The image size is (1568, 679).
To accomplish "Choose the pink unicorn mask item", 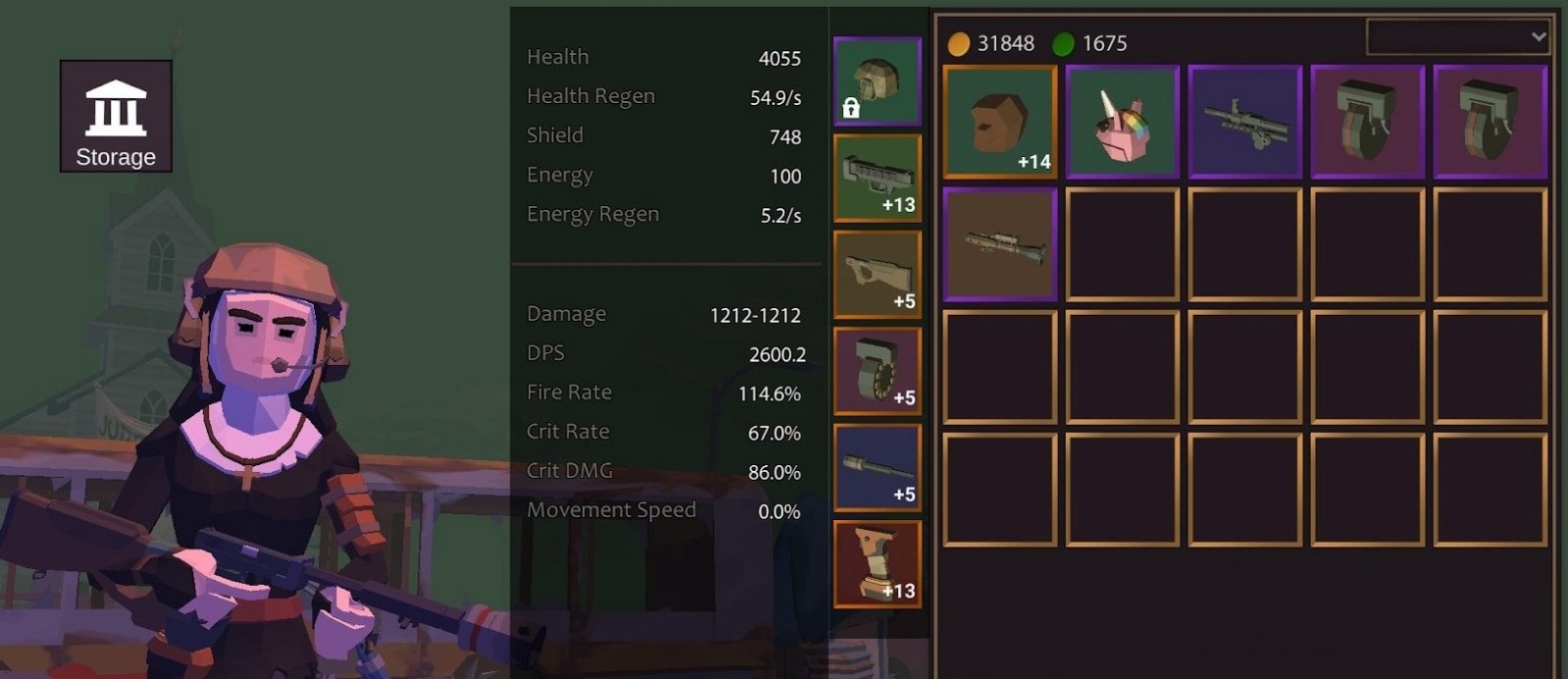I will point(1122,122).
